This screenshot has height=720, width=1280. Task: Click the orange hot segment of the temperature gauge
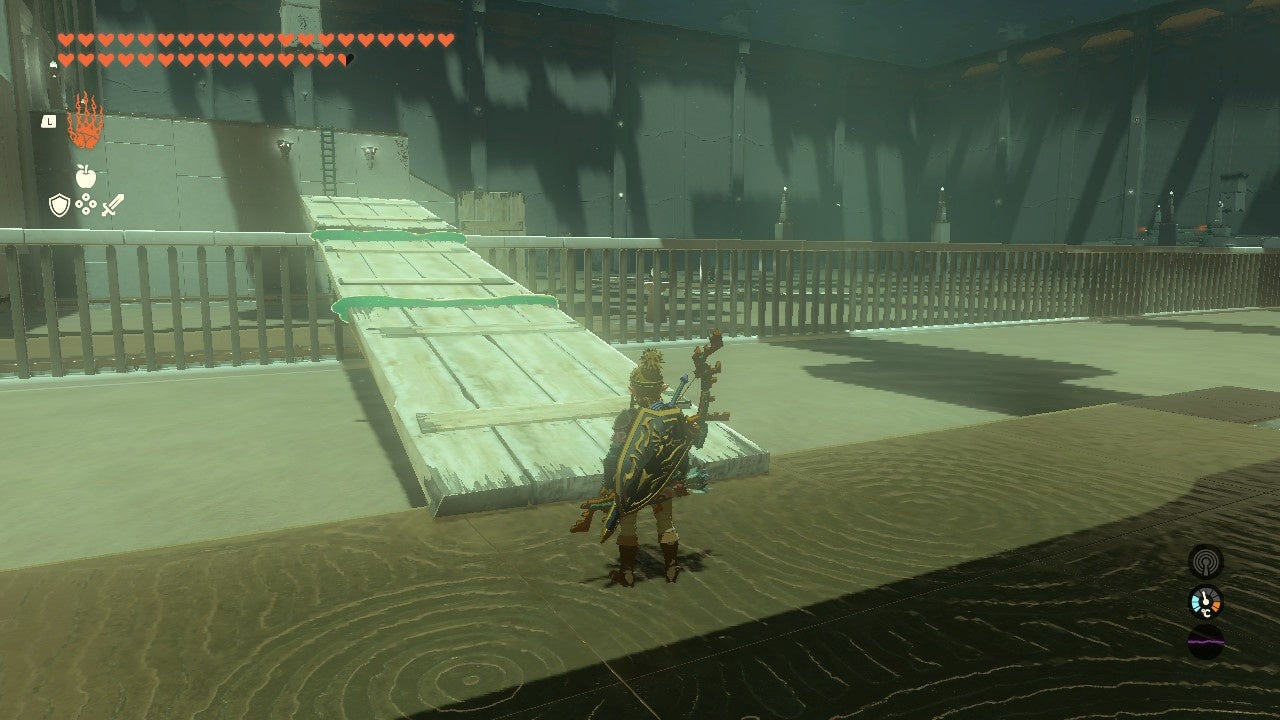pos(1216,605)
